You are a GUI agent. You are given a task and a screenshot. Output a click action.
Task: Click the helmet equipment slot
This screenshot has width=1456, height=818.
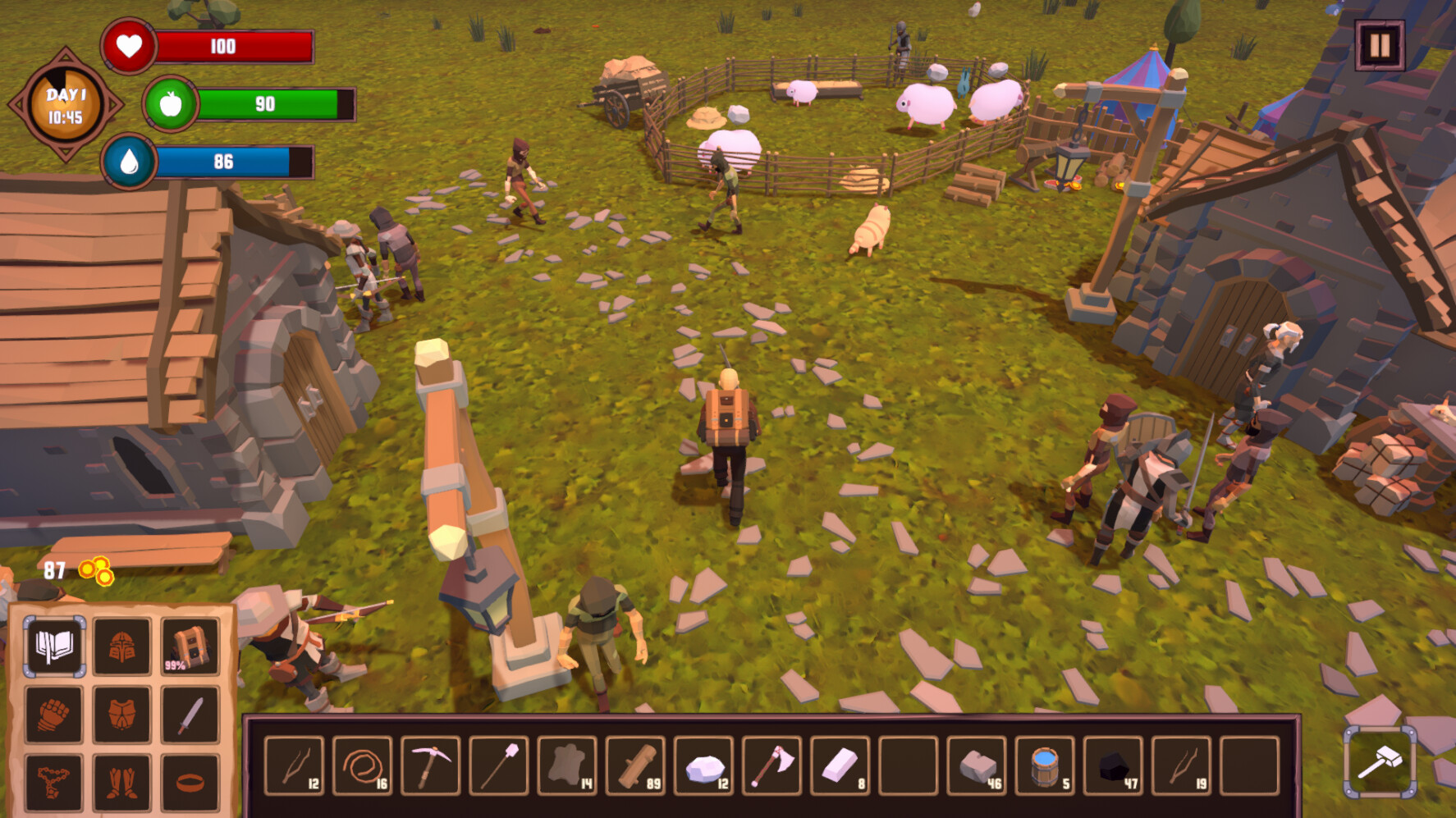pyautogui.click(x=121, y=647)
